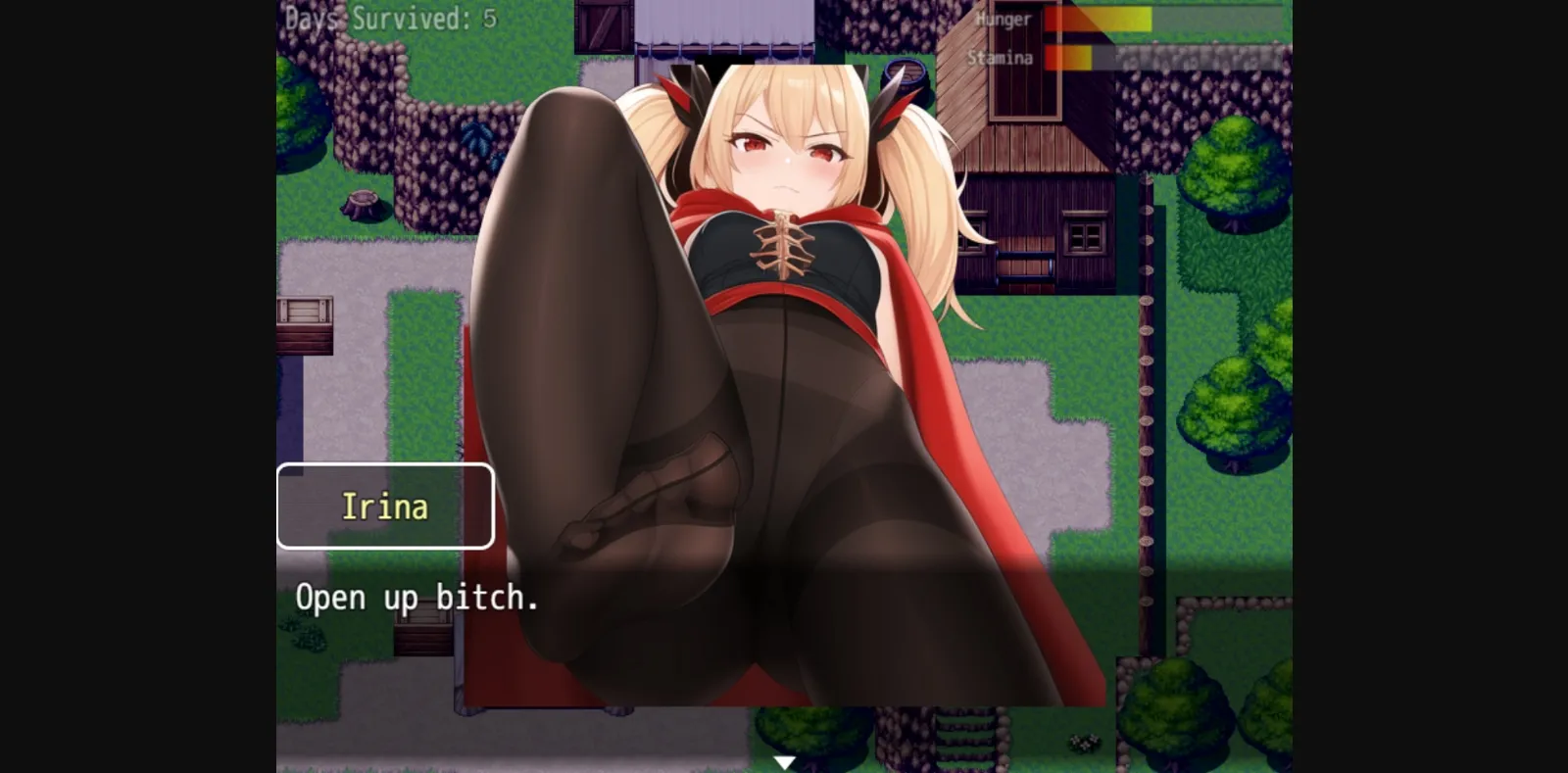Click the Irina name box
This screenshot has height=773, width=1568.
click(384, 507)
